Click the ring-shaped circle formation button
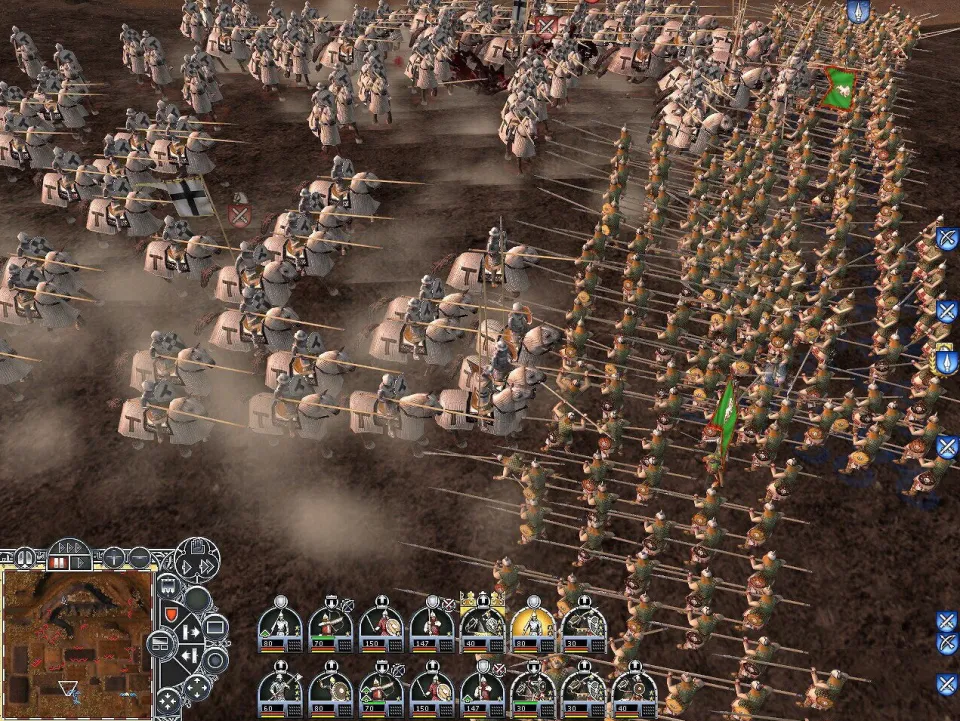Screen dimensions: 960x721 tap(215, 660)
